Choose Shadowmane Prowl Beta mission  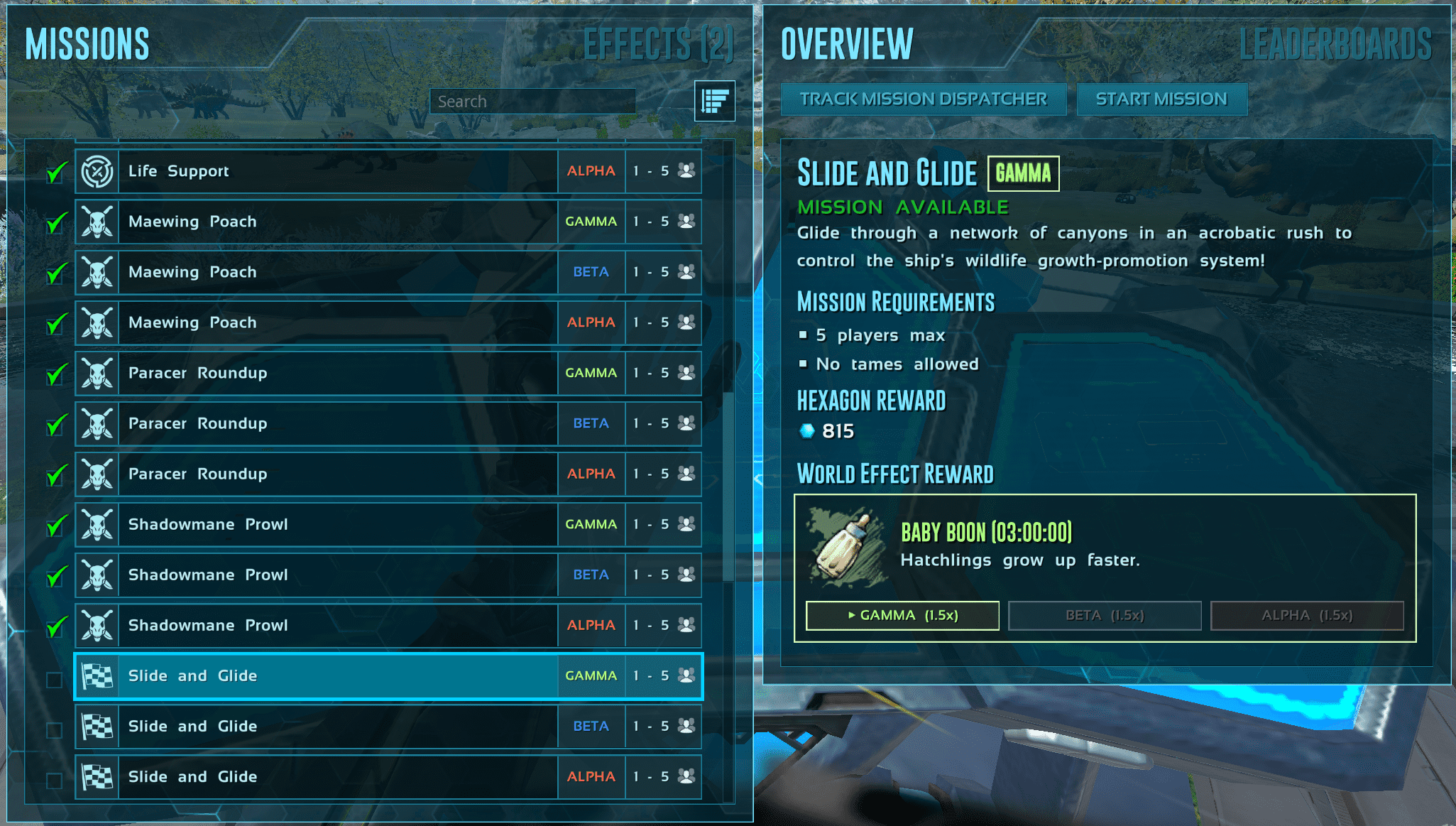(388, 575)
